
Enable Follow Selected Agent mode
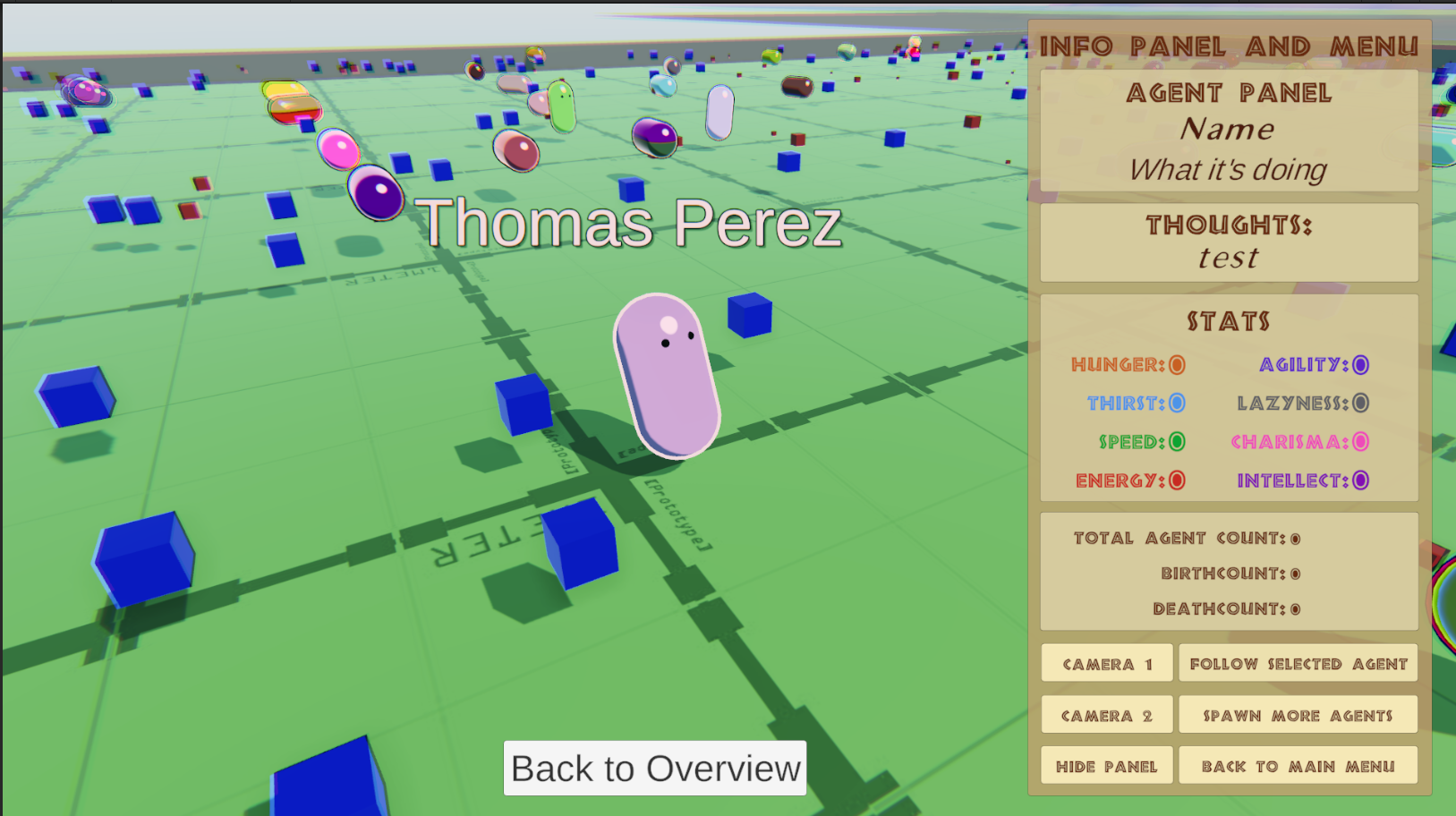click(x=1298, y=663)
